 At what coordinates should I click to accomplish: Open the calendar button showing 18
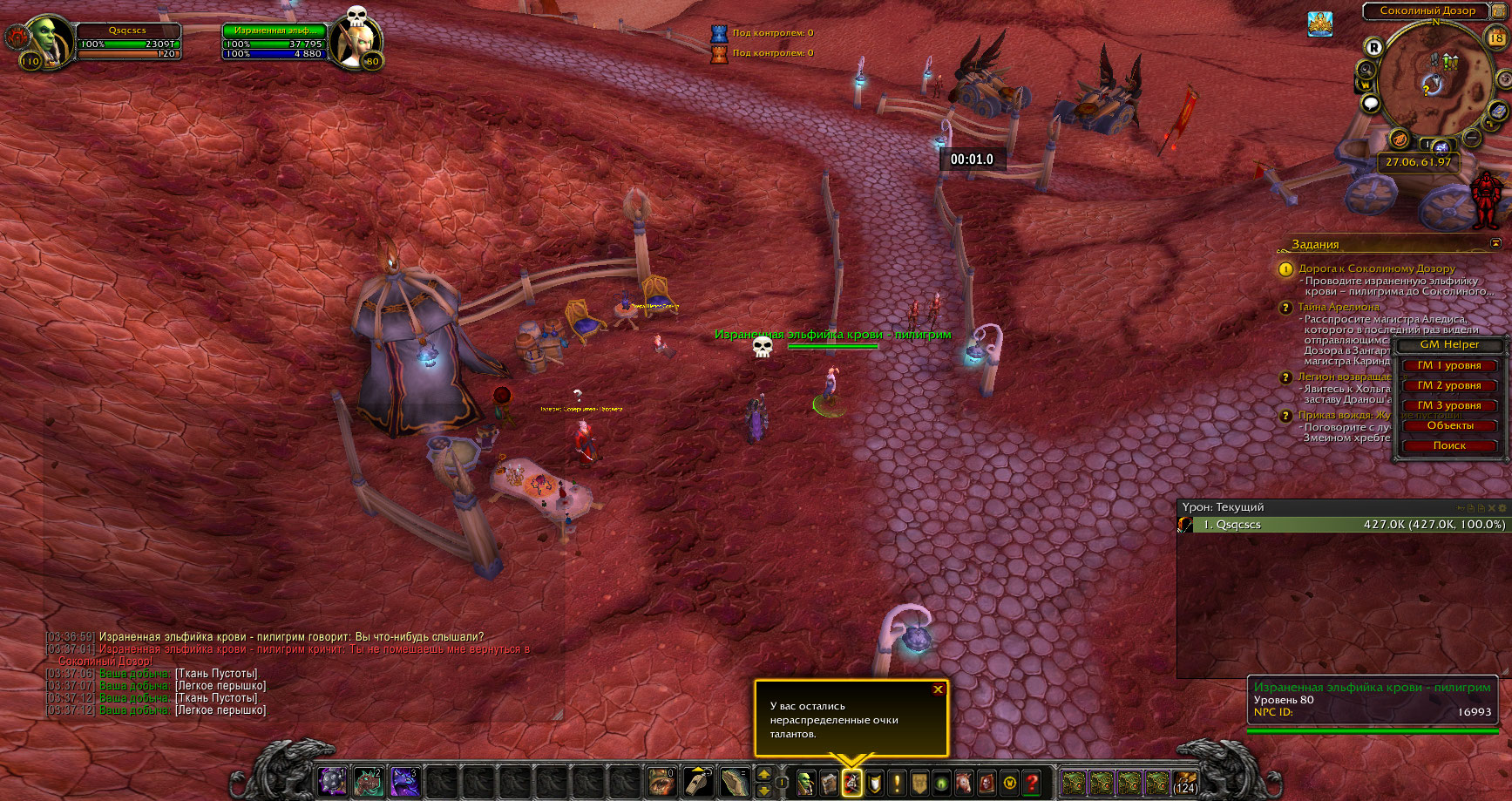[x=1496, y=37]
